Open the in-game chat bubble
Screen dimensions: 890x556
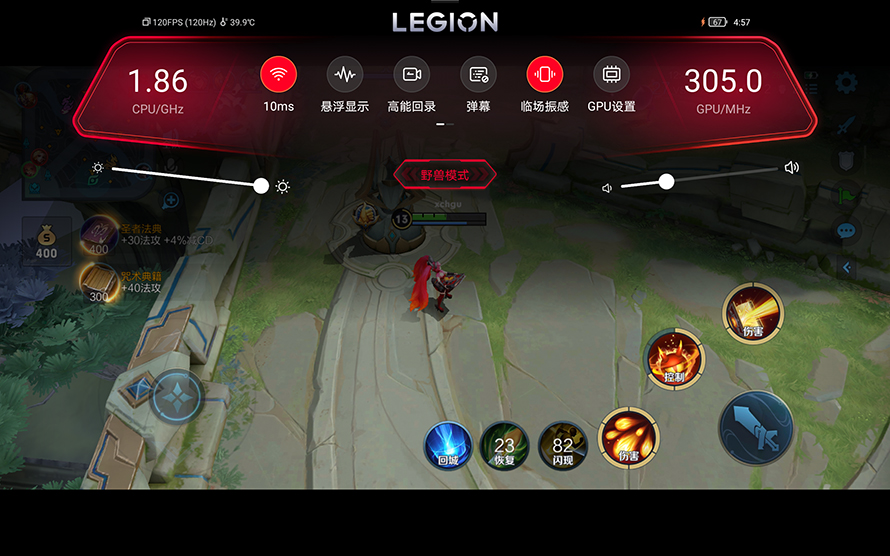[x=847, y=231]
